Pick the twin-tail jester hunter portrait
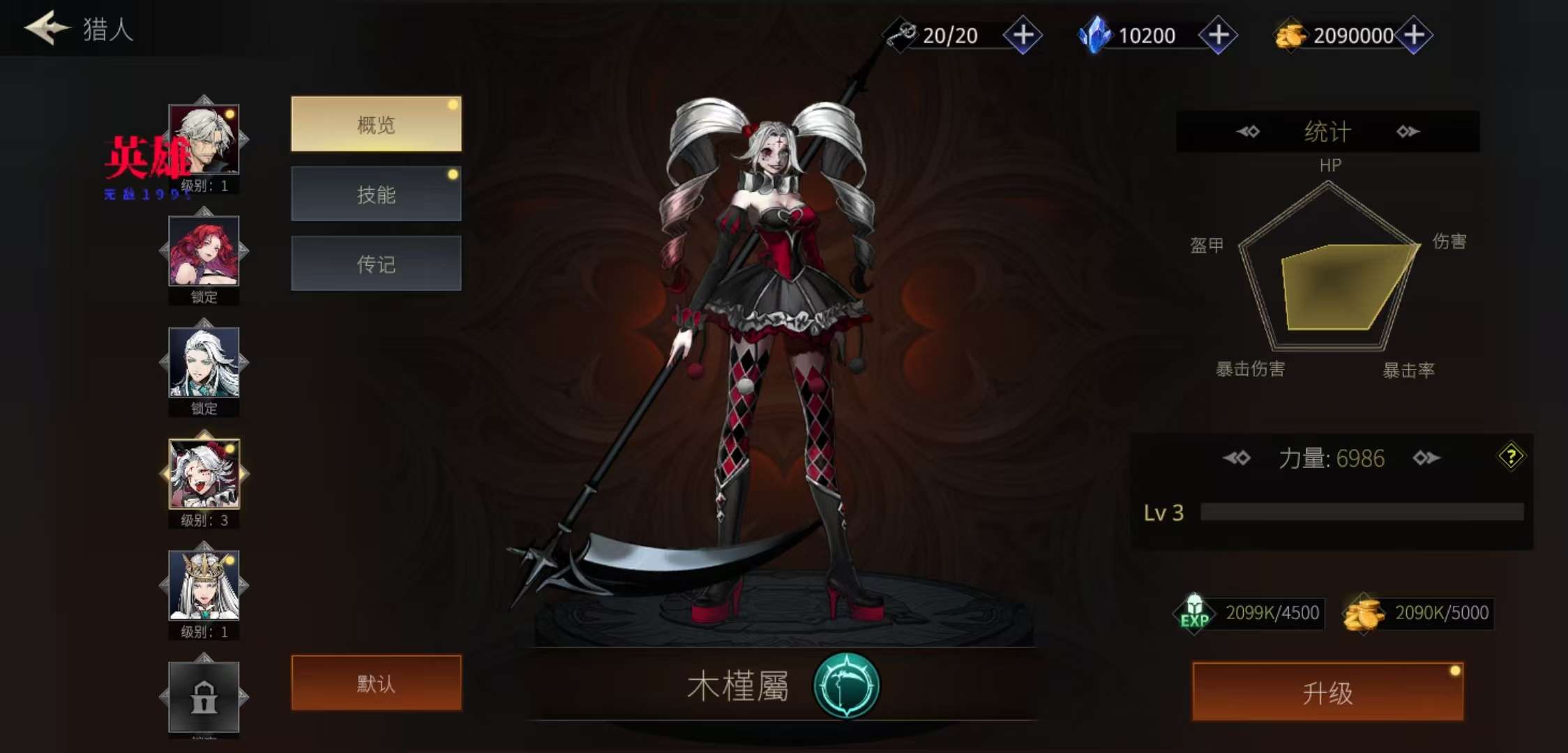 (x=204, y=474)
